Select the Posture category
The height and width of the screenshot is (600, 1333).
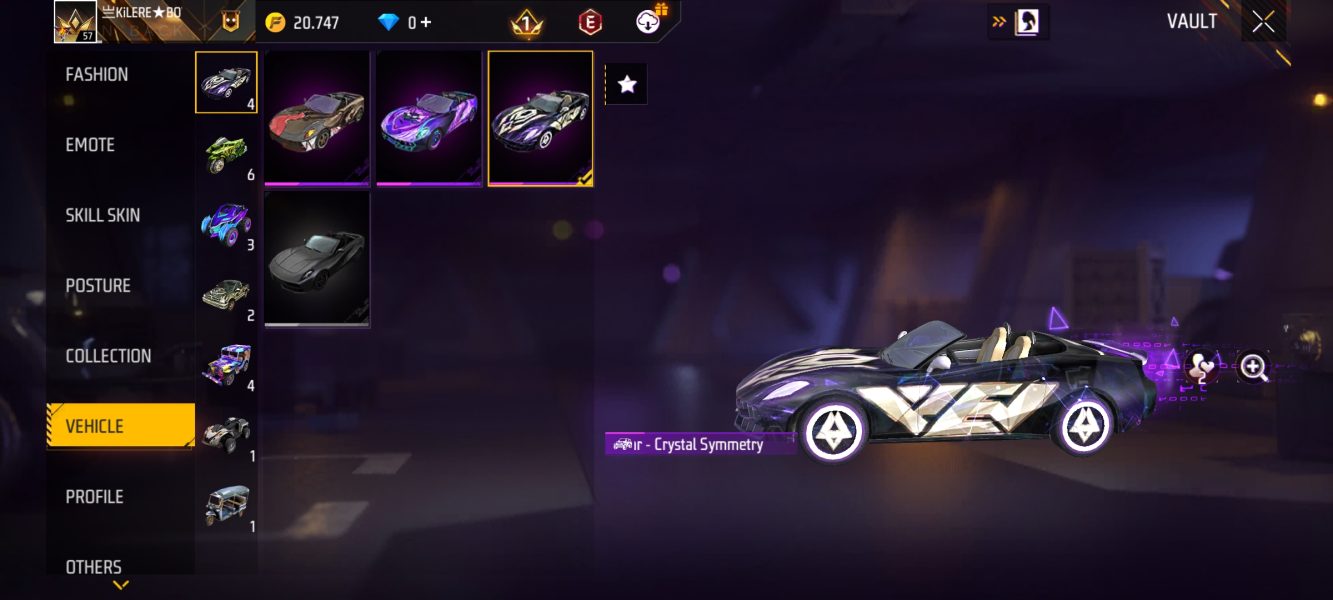(98, 286)
